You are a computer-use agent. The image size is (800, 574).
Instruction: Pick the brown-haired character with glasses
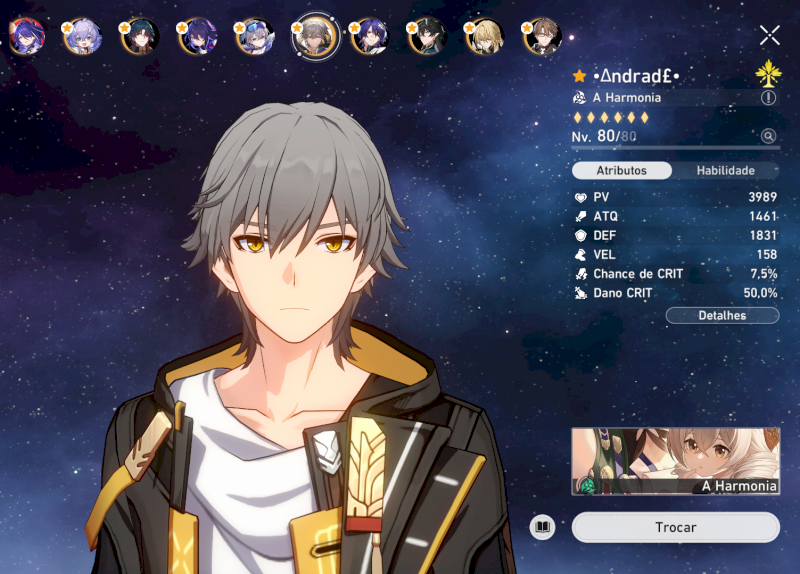[x=543, y=37]
